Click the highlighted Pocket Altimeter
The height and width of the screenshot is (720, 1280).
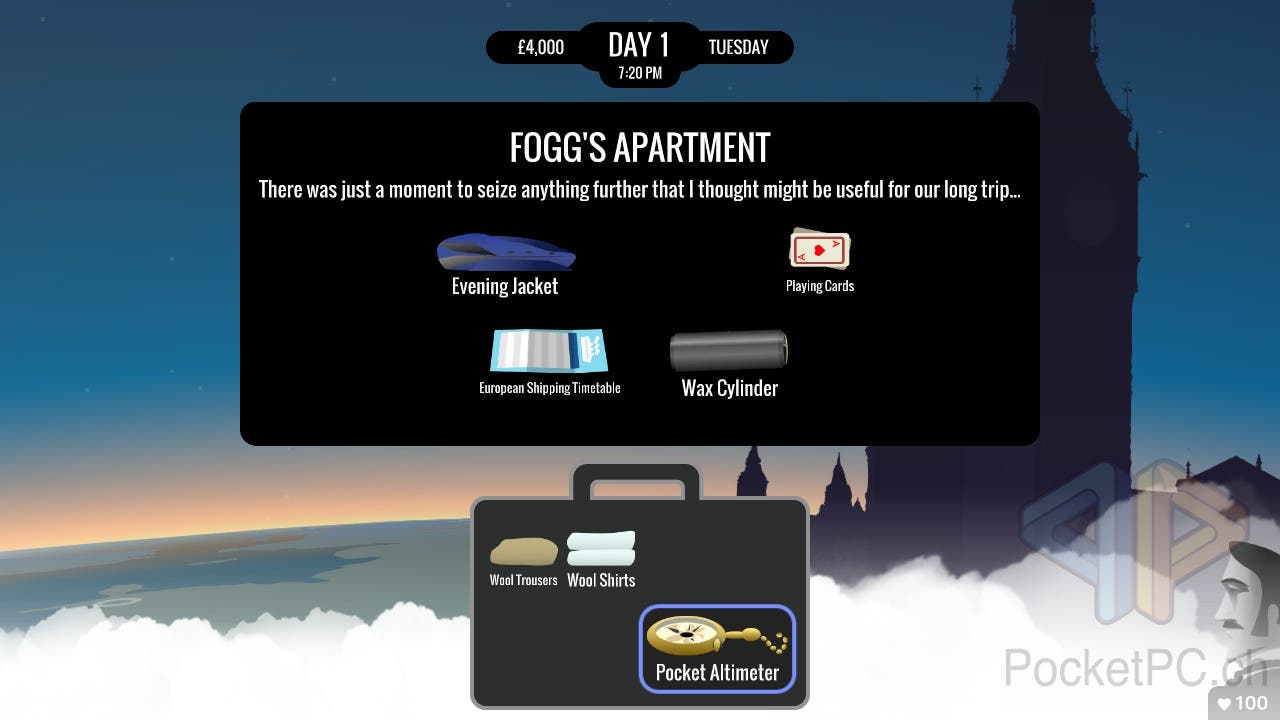(717, 648)
